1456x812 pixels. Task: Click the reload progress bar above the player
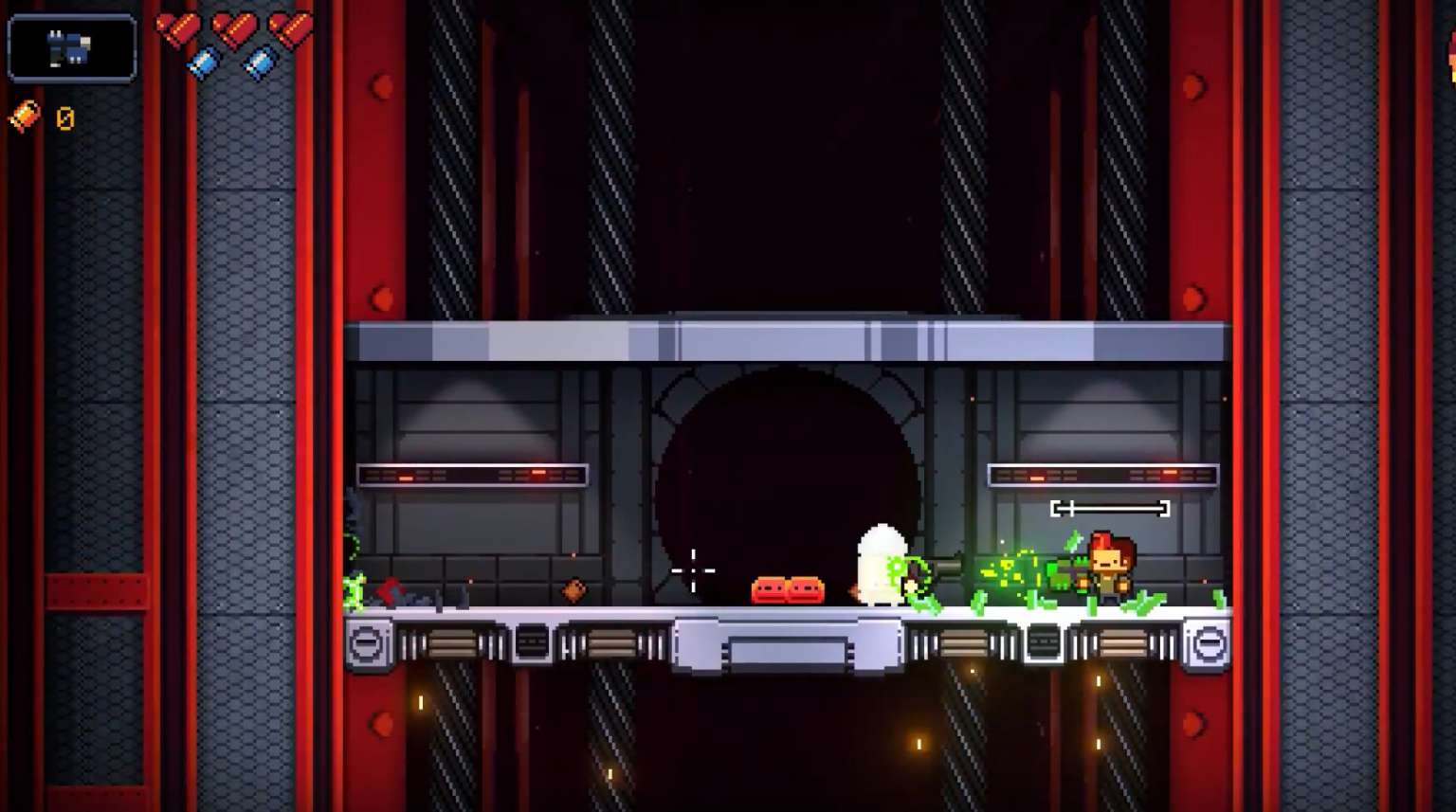coord(1111,508)
